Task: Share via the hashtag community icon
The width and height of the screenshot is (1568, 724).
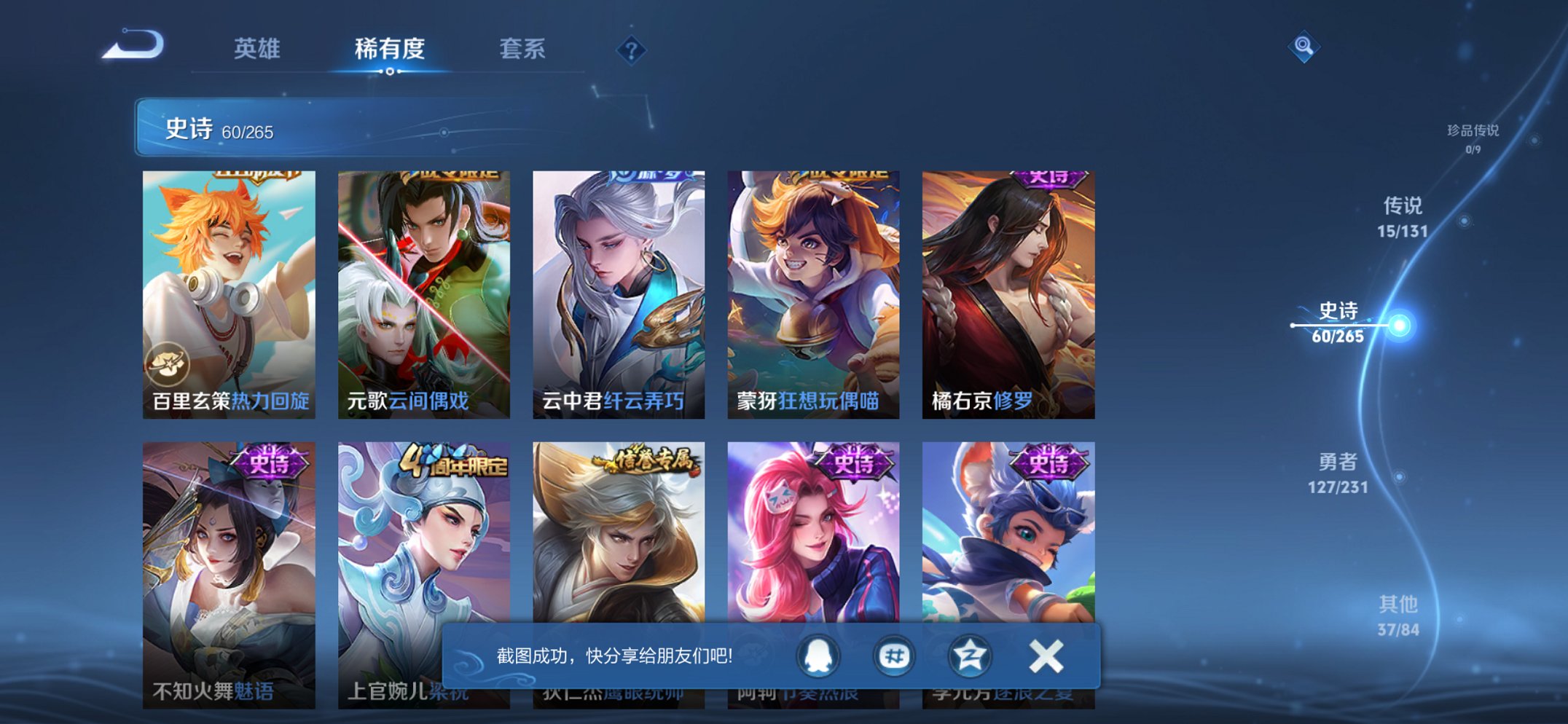Action: pos(894,656)
